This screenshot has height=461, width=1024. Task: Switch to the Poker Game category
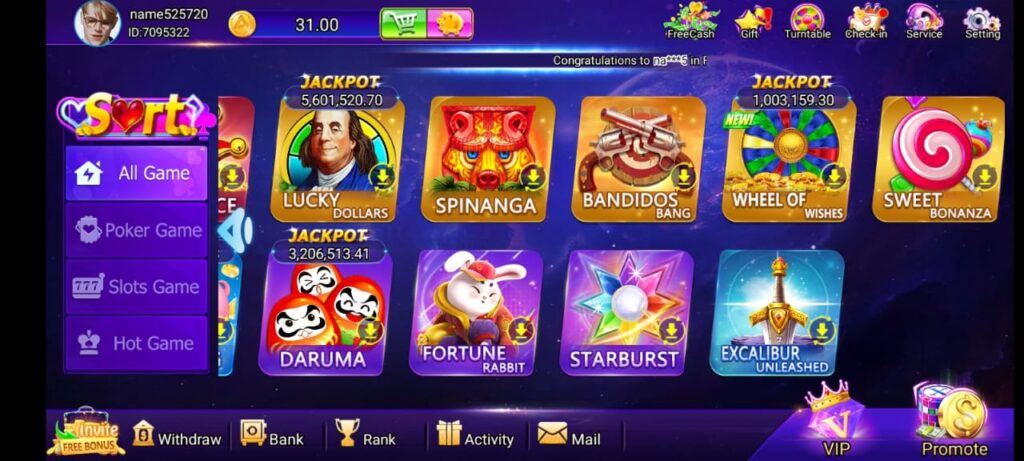point(136,230)
